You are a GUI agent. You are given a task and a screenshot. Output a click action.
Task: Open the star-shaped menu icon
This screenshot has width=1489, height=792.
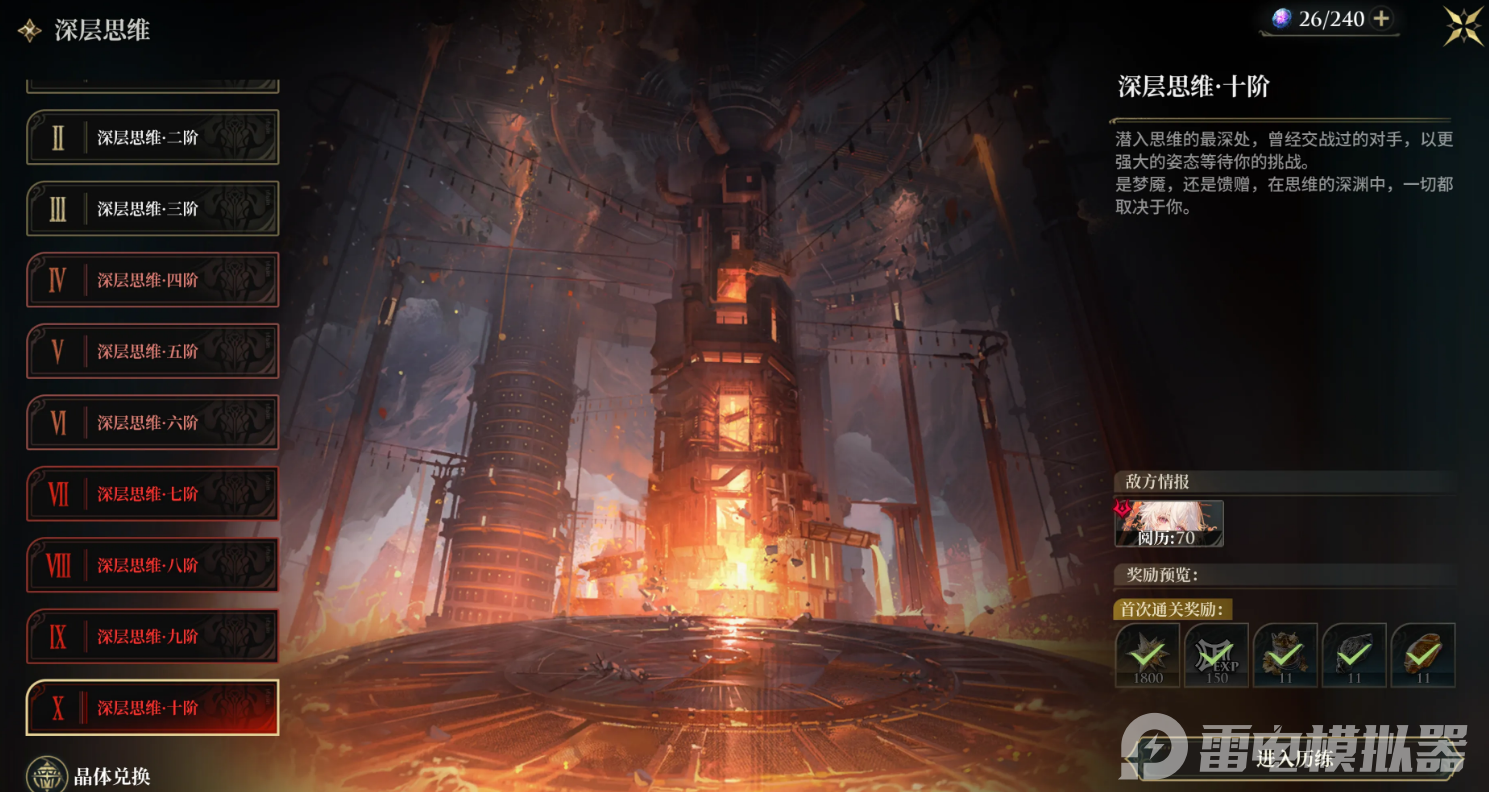click(1463, 26)
